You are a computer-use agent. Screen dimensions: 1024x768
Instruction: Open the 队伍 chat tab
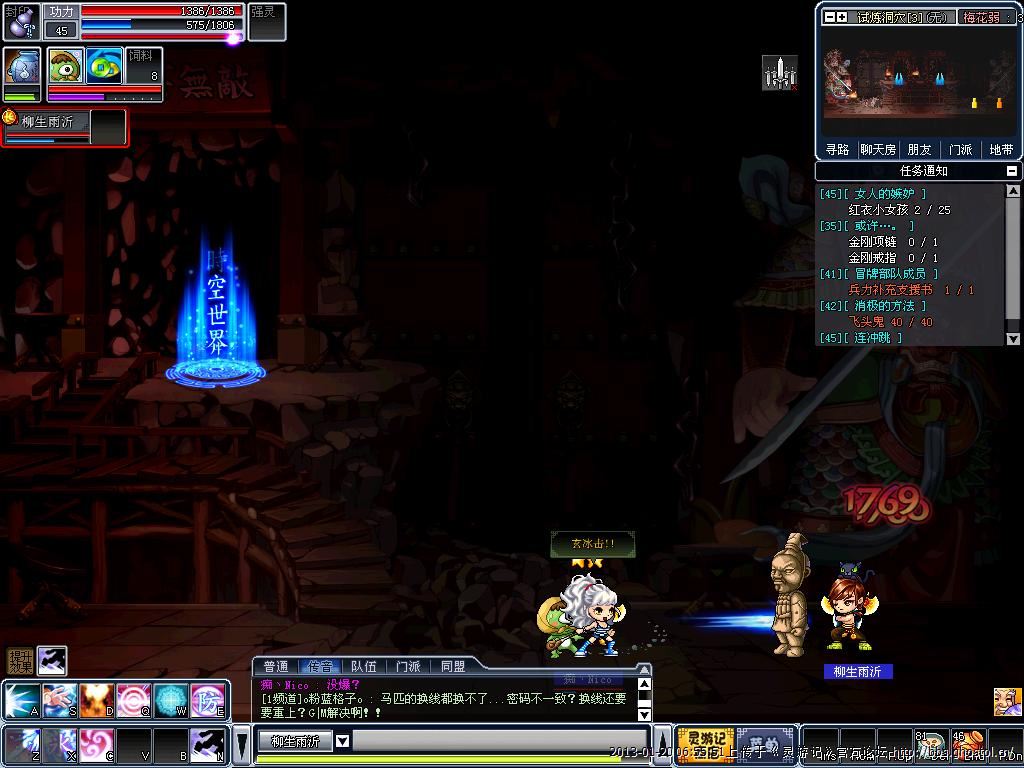pos(364,666)
